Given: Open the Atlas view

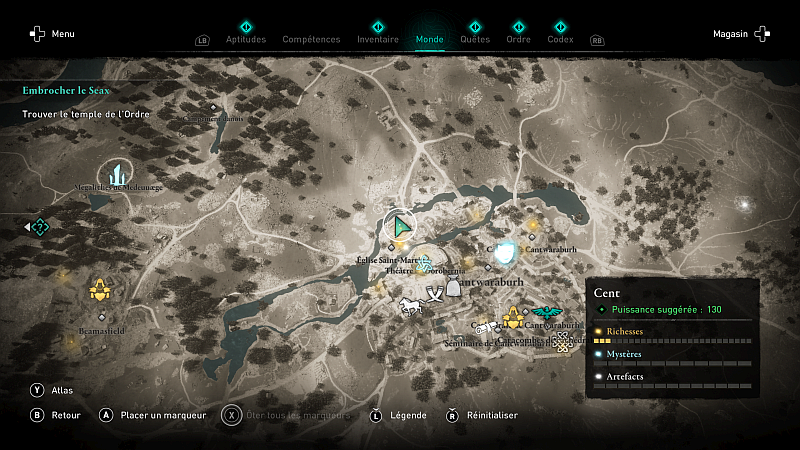Looking at the screenshot, I should (x=50, y=390).
